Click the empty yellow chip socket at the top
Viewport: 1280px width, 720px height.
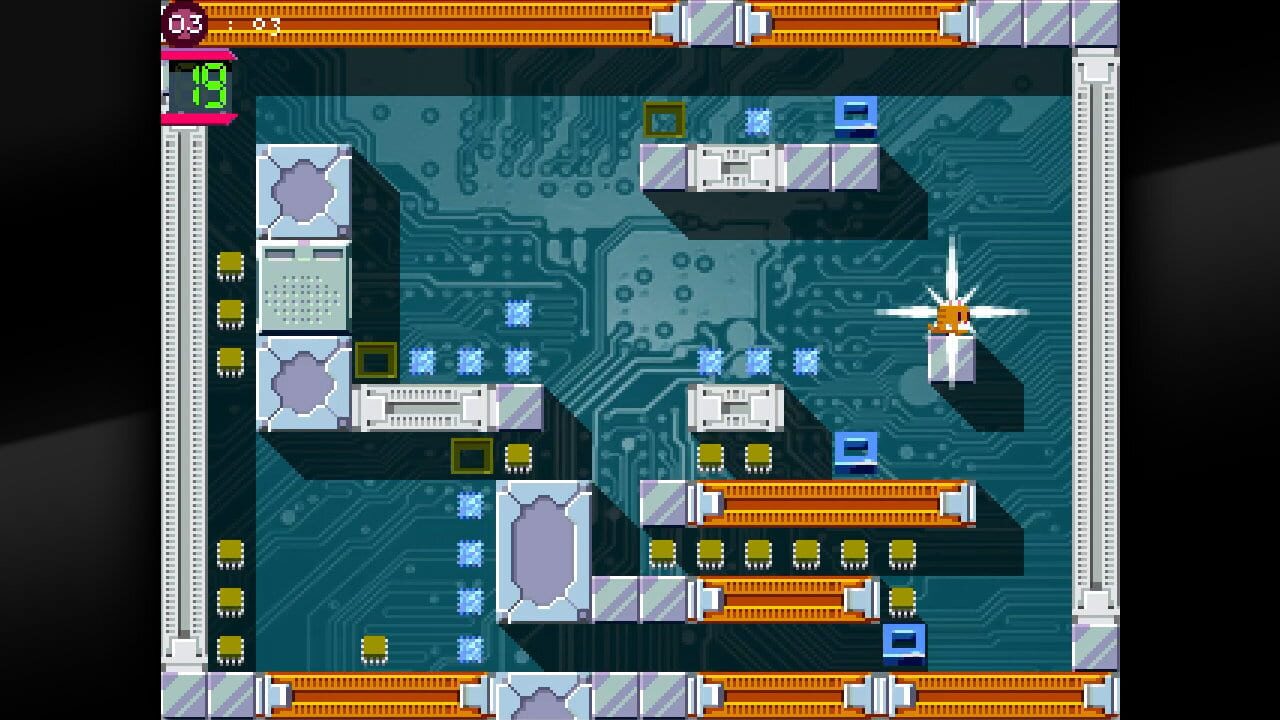click(665, 120)
